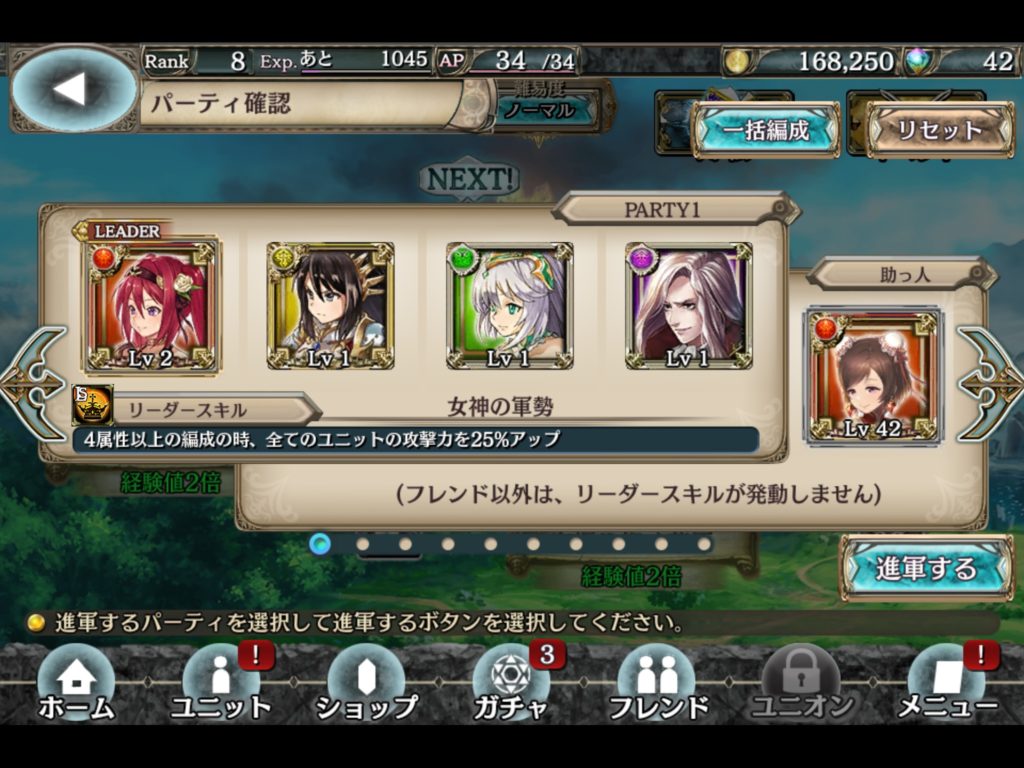
Task: Go back with the arrow button
Action: coord(72,89)
